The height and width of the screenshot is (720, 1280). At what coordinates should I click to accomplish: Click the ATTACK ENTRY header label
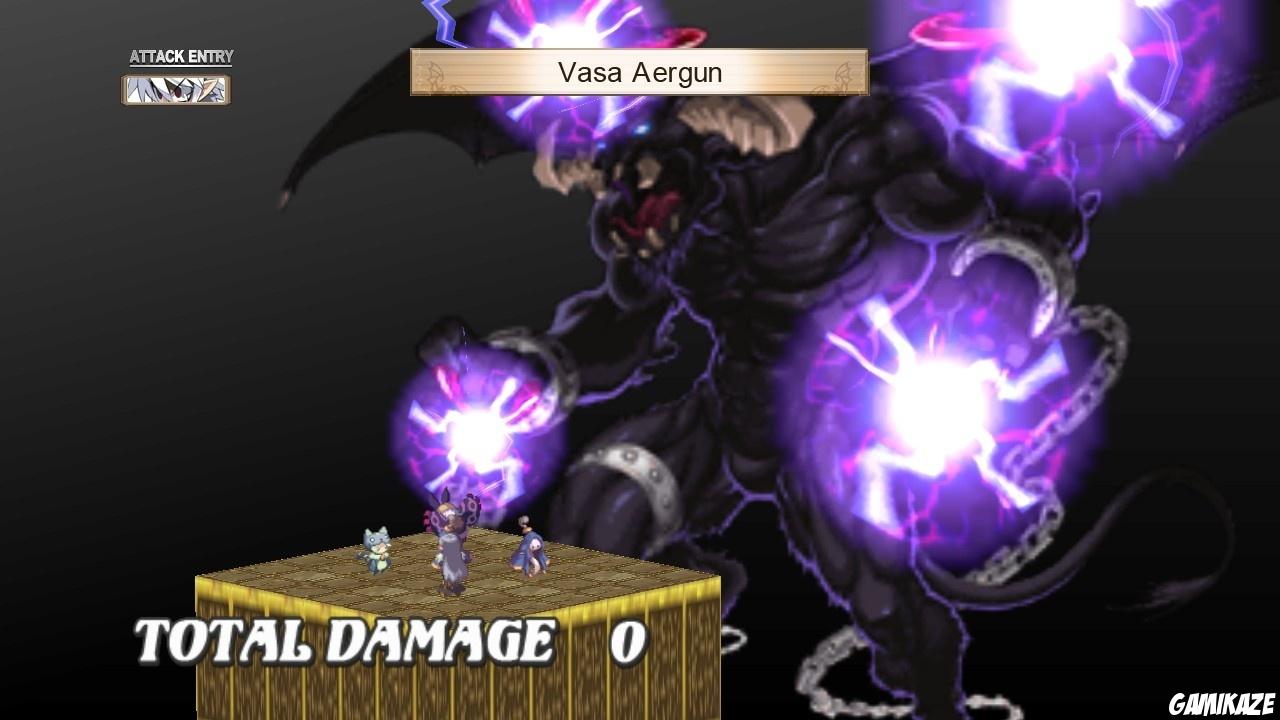(x=180, y=57)
